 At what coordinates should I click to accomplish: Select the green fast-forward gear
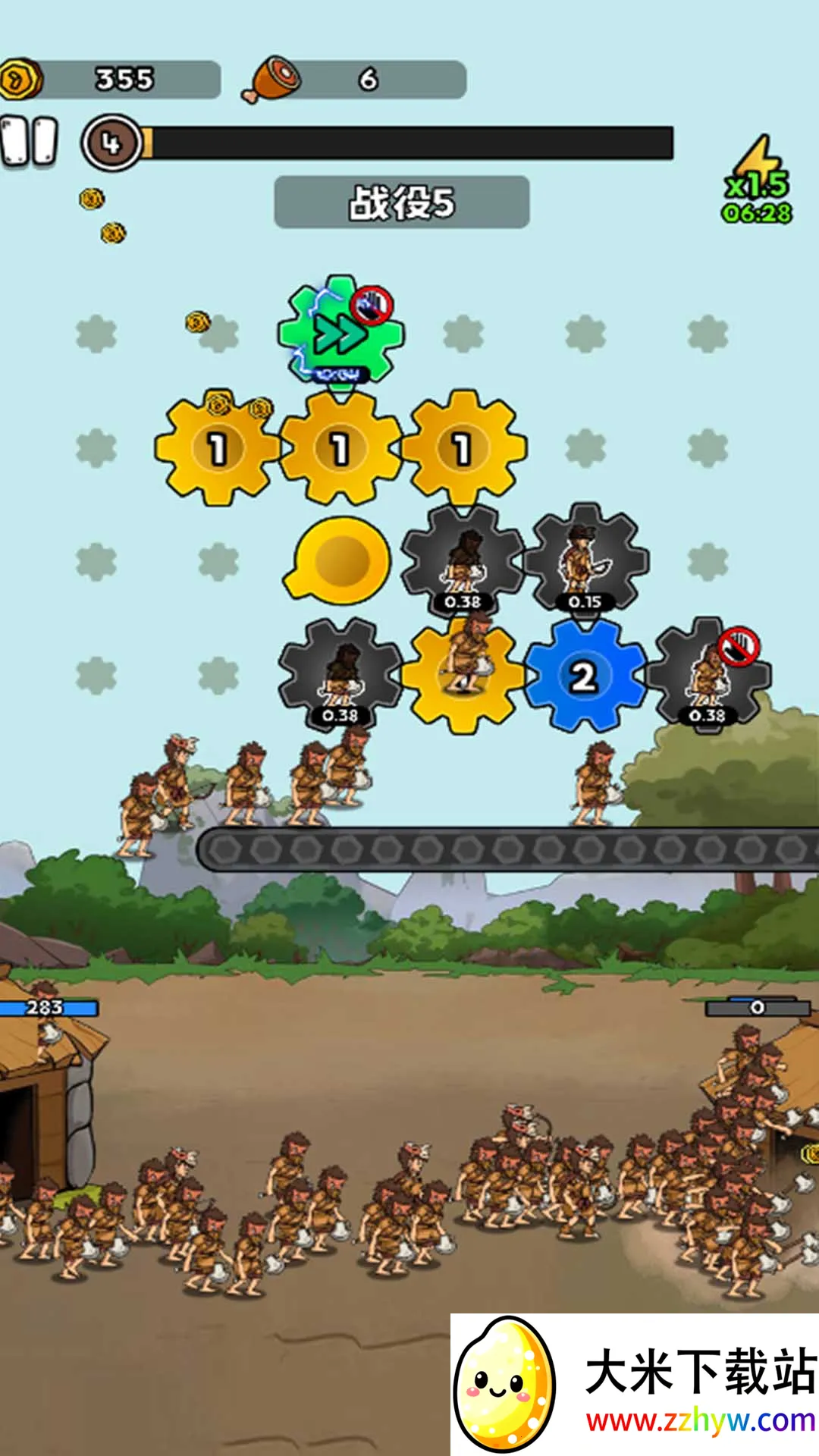[x=340, y=332]
